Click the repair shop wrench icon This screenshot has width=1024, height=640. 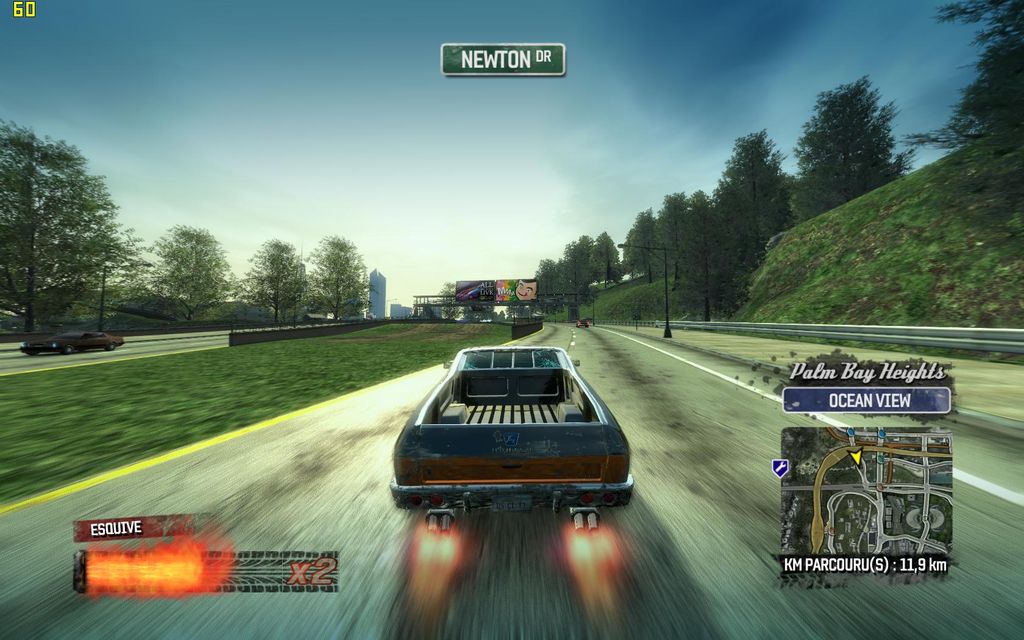(x=779, y=468)
